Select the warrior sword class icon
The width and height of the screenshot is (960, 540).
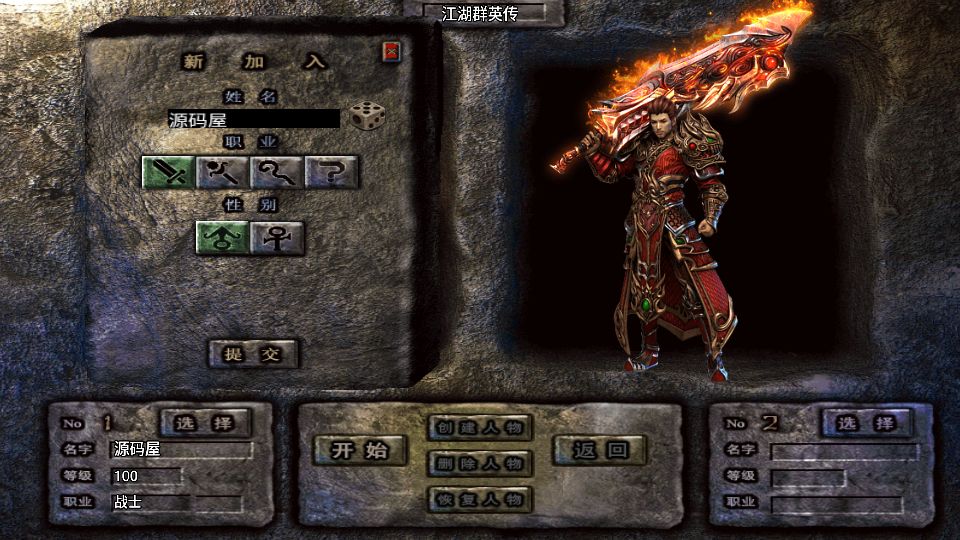tap(168, 173)
